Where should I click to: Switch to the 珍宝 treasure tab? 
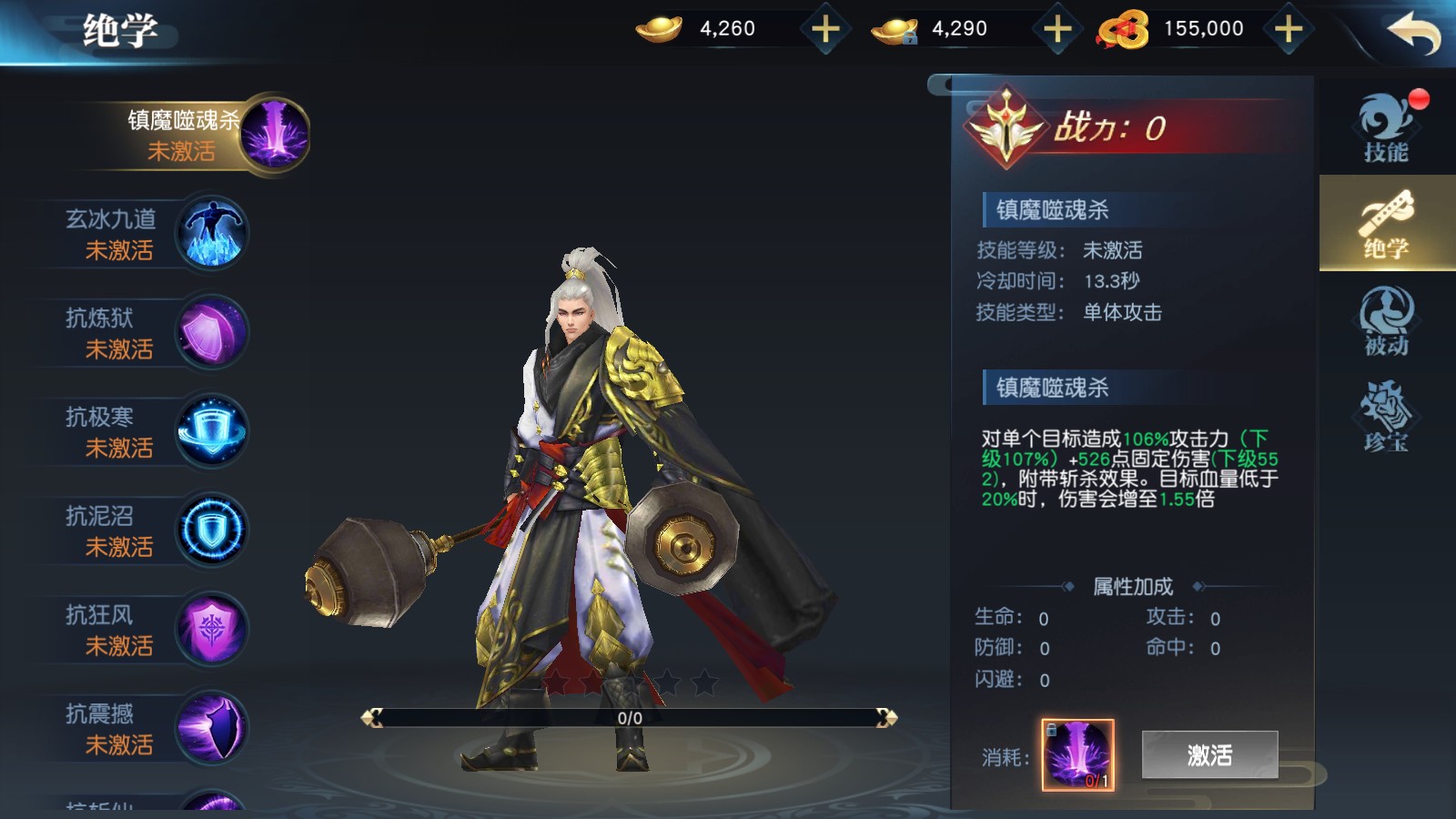(1386, 417)
